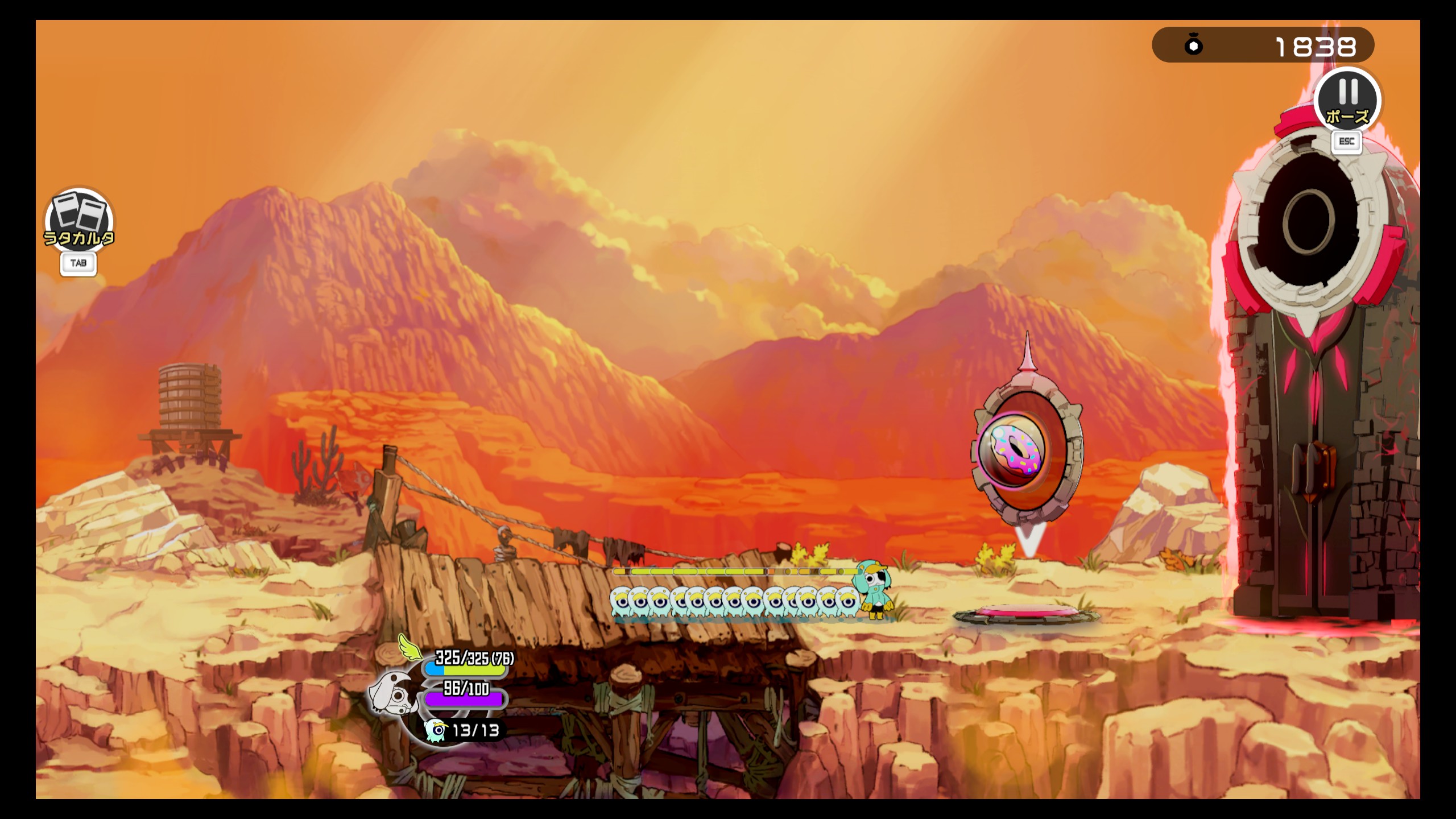The image size is (1456, 819).
Task: Pause the game with the ポーズ button
Action: 1347,101
